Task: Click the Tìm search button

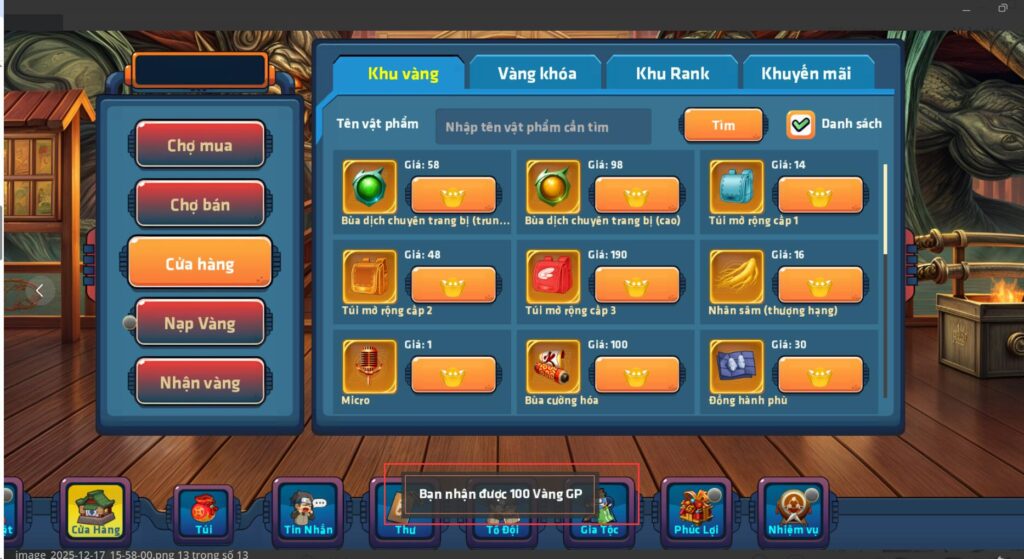Action: [723, 126]
